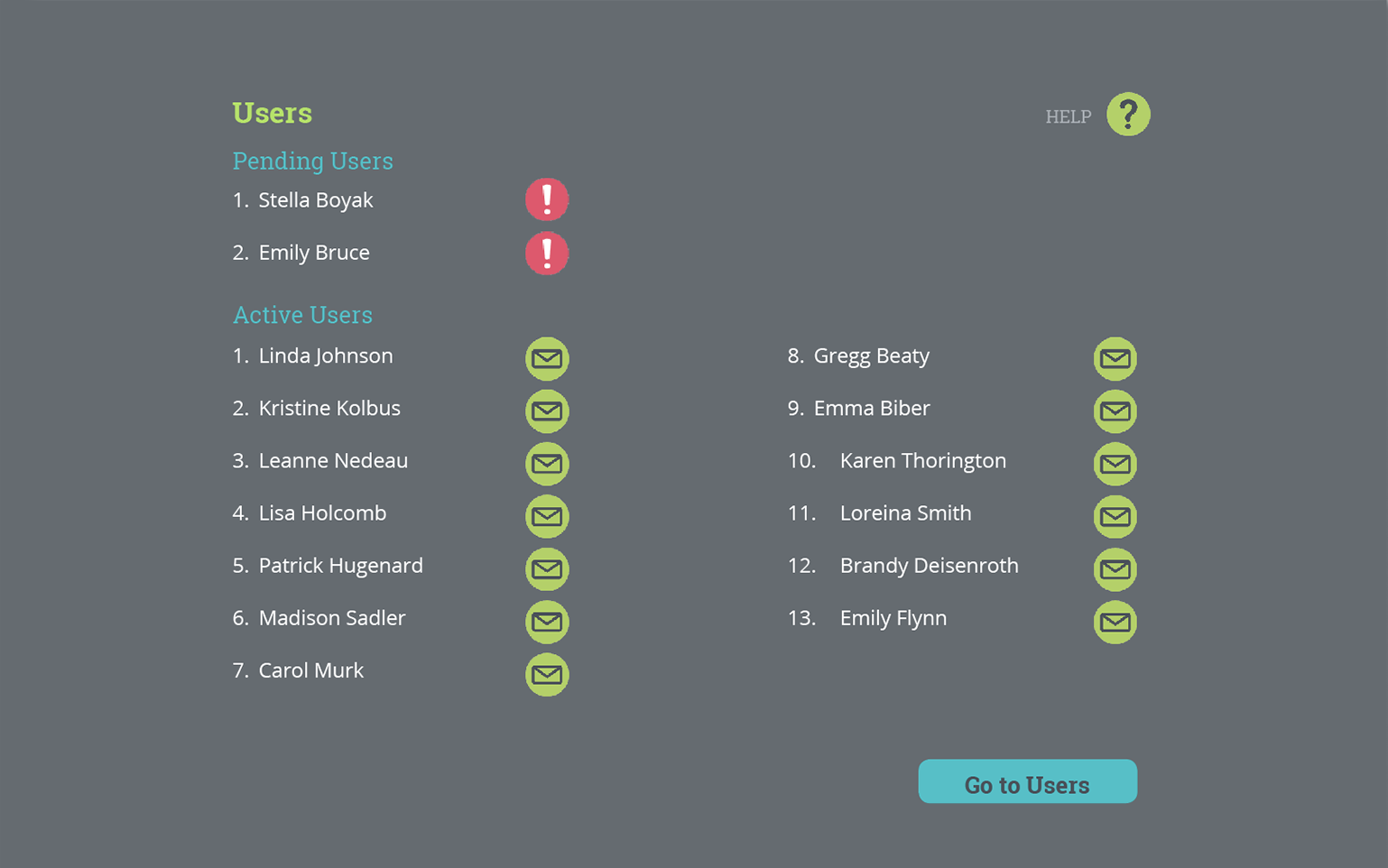
Task: Click the green question mark help icon
Action: 1128,114
